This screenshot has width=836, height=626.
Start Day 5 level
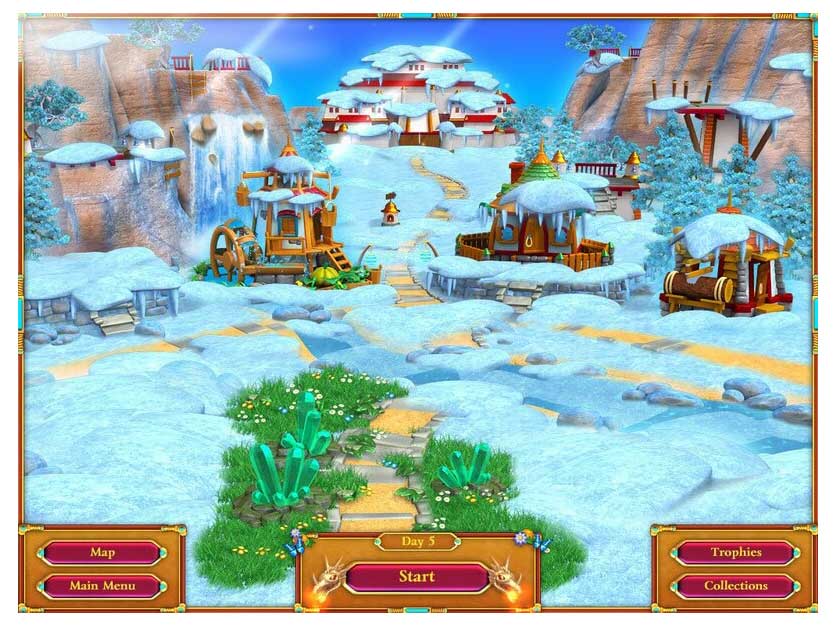[417, 576]
